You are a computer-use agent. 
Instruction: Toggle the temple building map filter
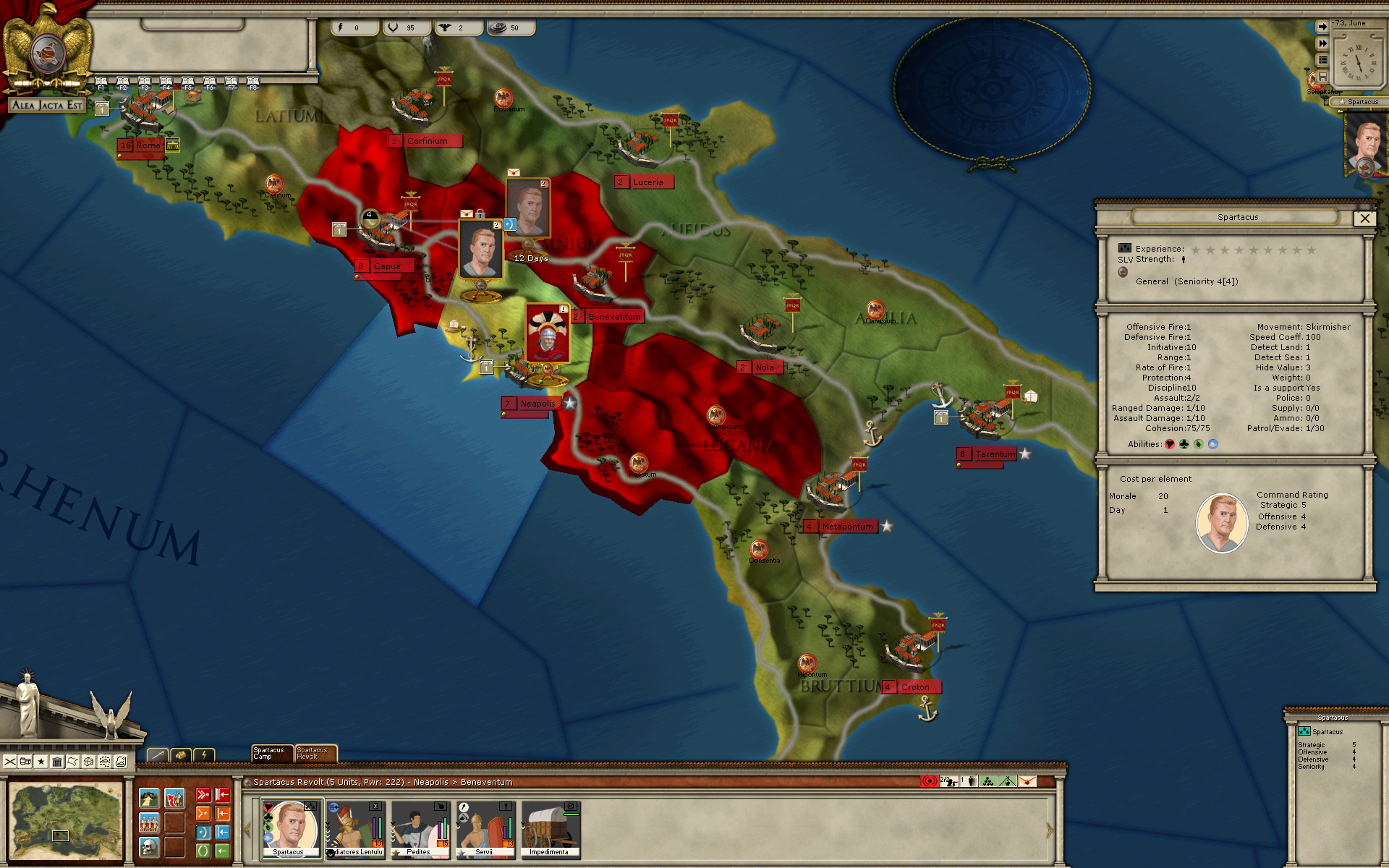click(57, 762)
